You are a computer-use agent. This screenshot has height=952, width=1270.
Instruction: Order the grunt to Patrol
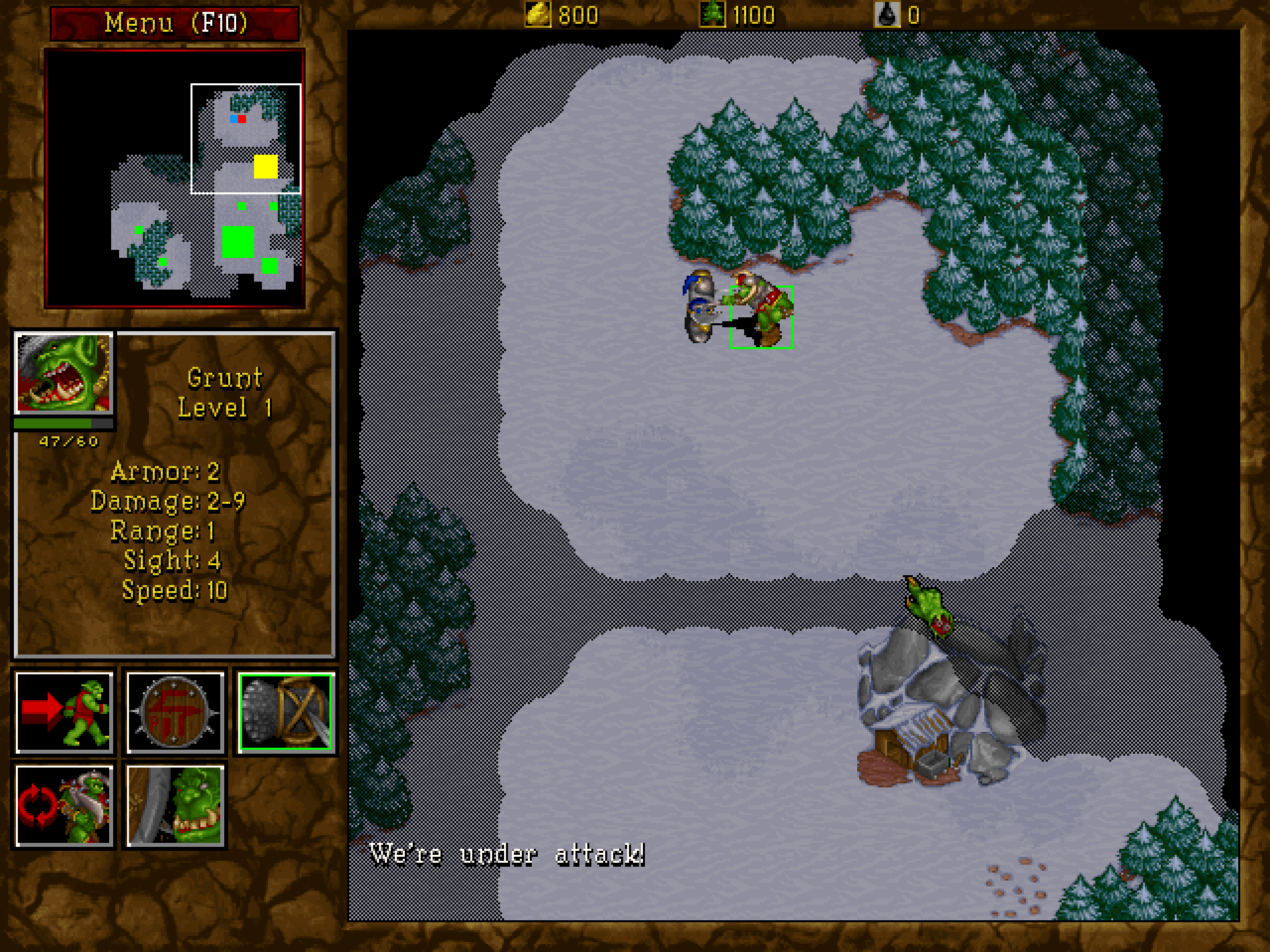click(x=64, y=805)
